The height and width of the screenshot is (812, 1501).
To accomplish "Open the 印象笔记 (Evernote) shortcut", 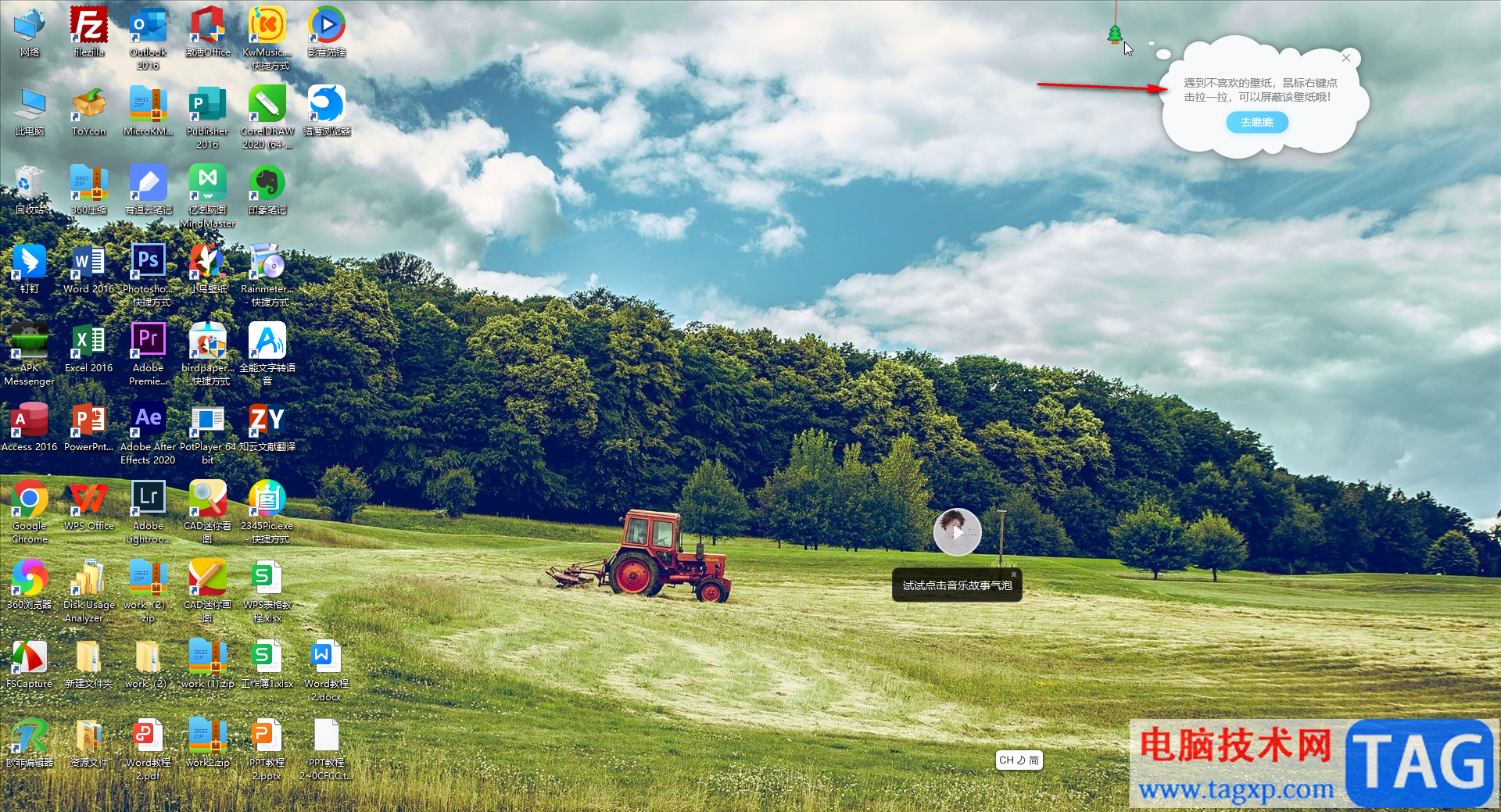I will click(x=267, y=184).
